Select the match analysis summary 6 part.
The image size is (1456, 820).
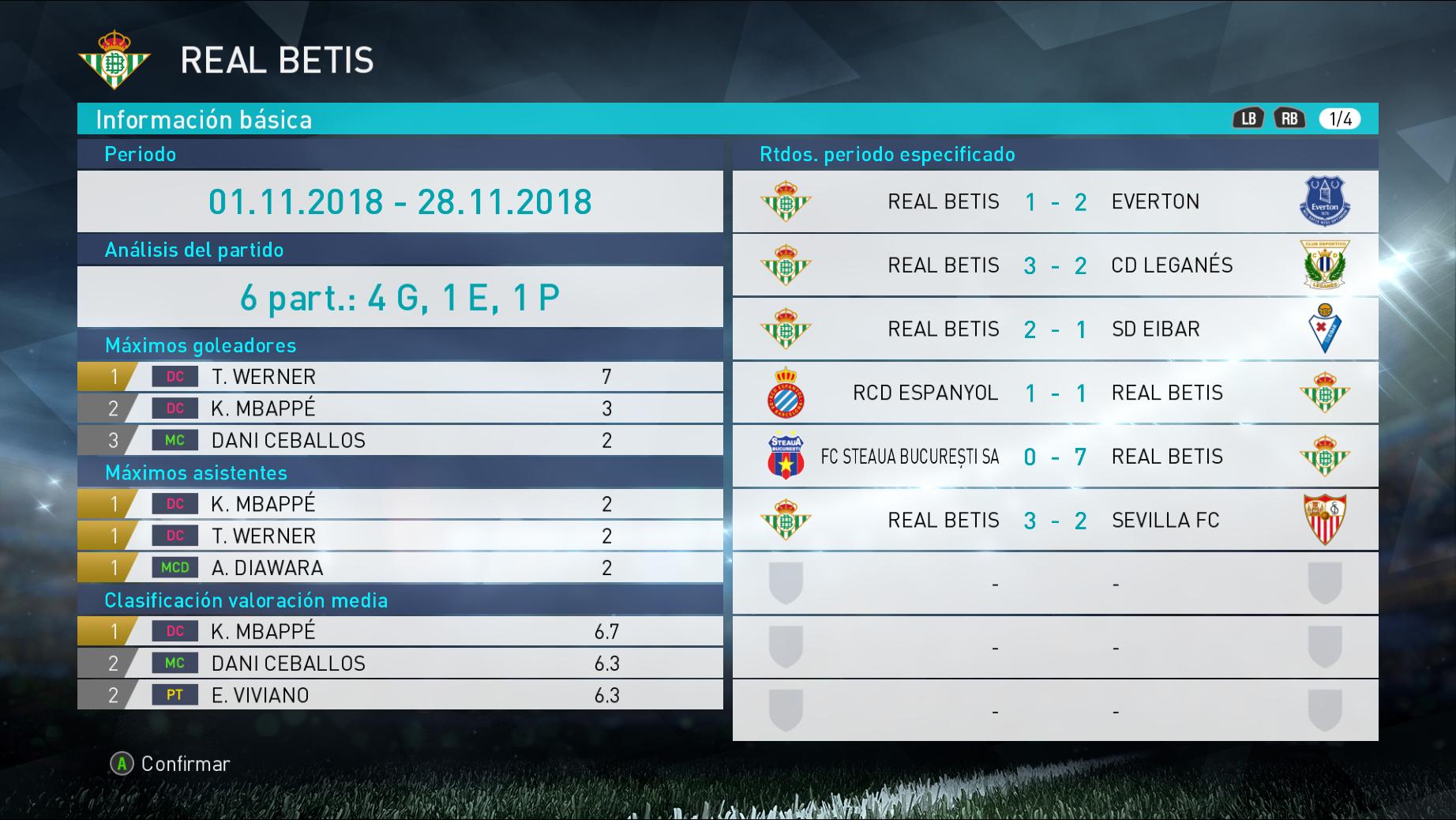[x=400, y=297]
